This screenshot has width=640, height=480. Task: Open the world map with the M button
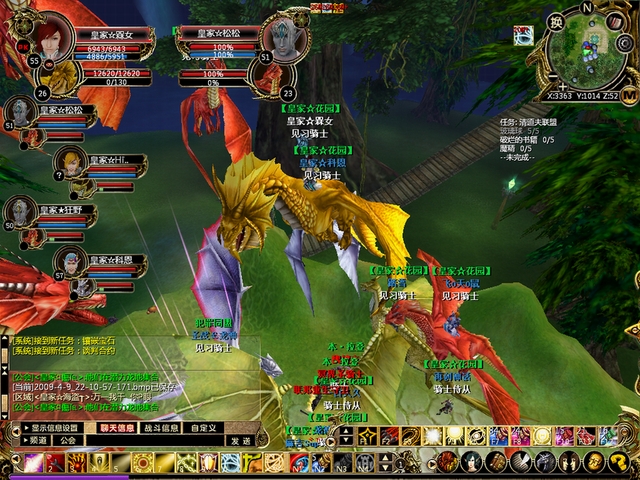coord(629,93)
